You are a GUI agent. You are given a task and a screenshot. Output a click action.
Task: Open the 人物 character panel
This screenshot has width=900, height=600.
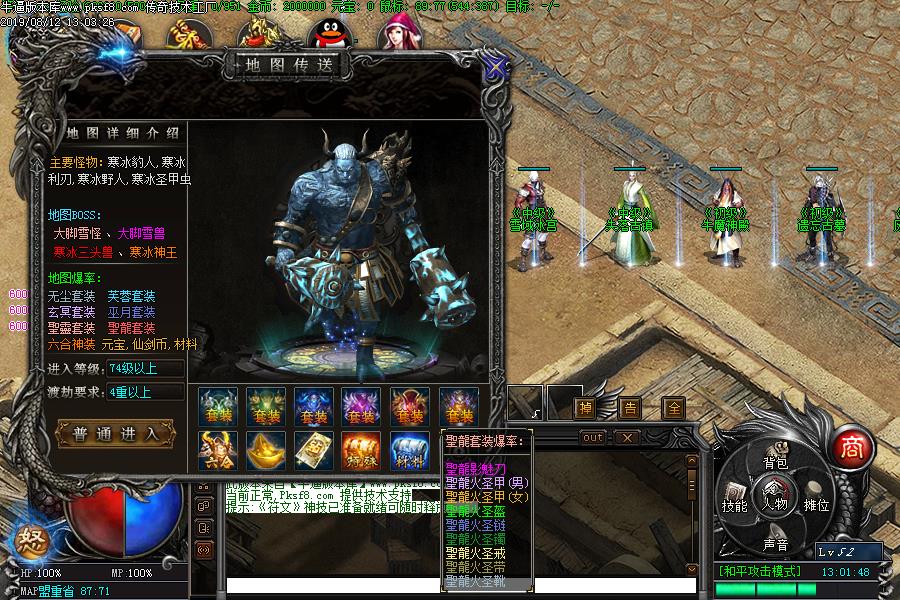pos(775,494)
